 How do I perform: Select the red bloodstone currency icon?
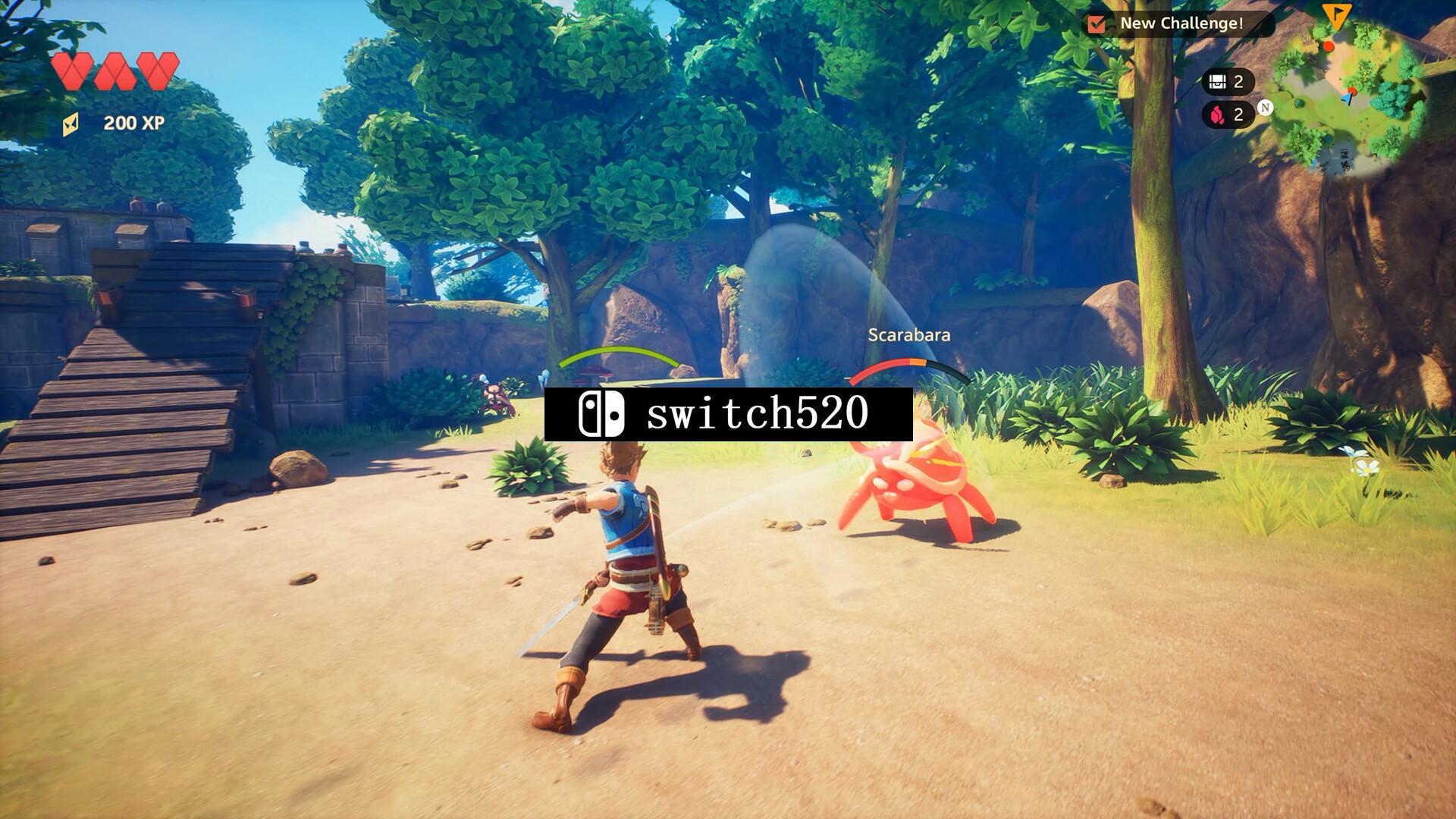1216,115
